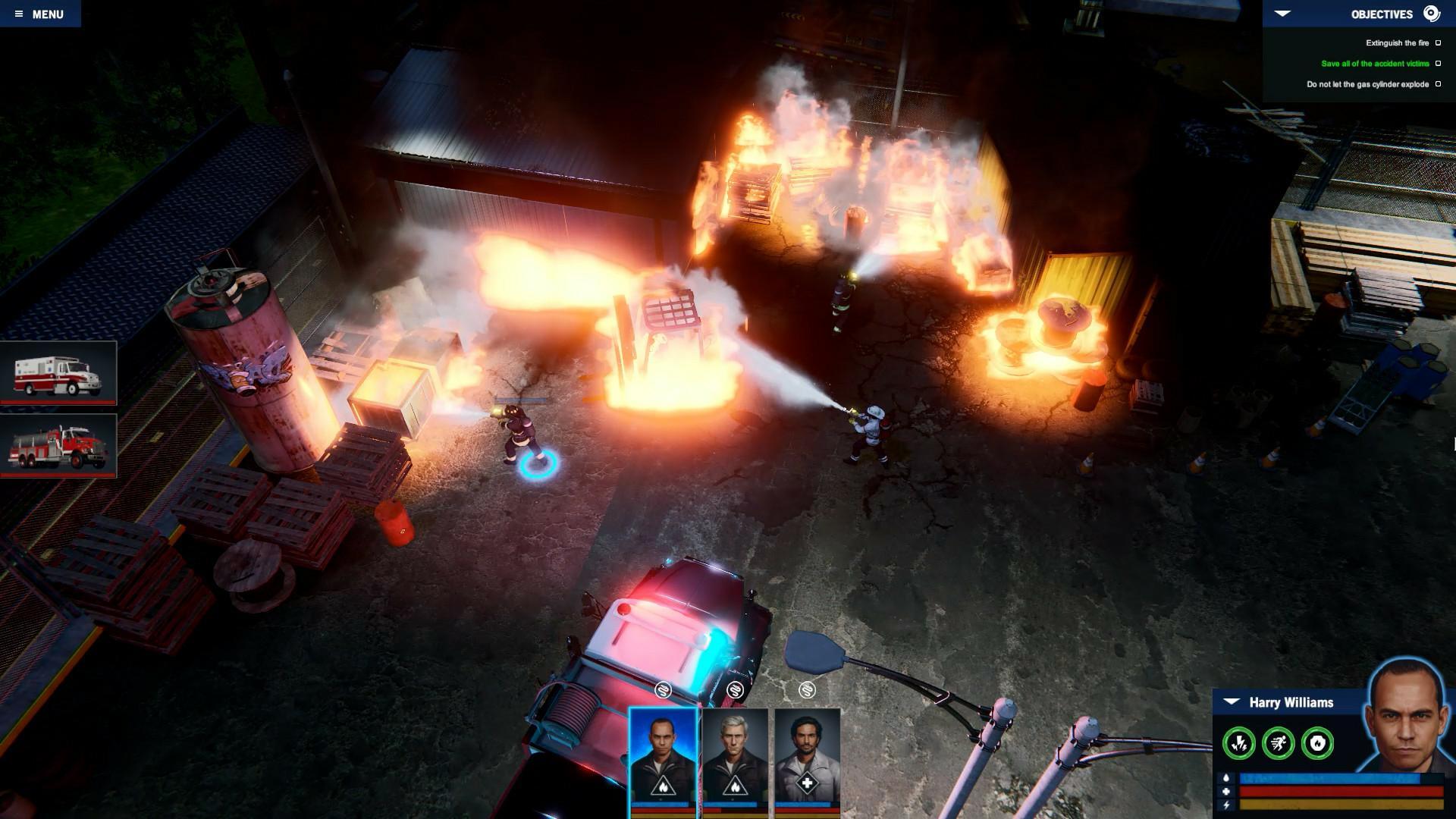
Task: Click the medical cross icon next to the health bar
Action: coord(1226,791)
